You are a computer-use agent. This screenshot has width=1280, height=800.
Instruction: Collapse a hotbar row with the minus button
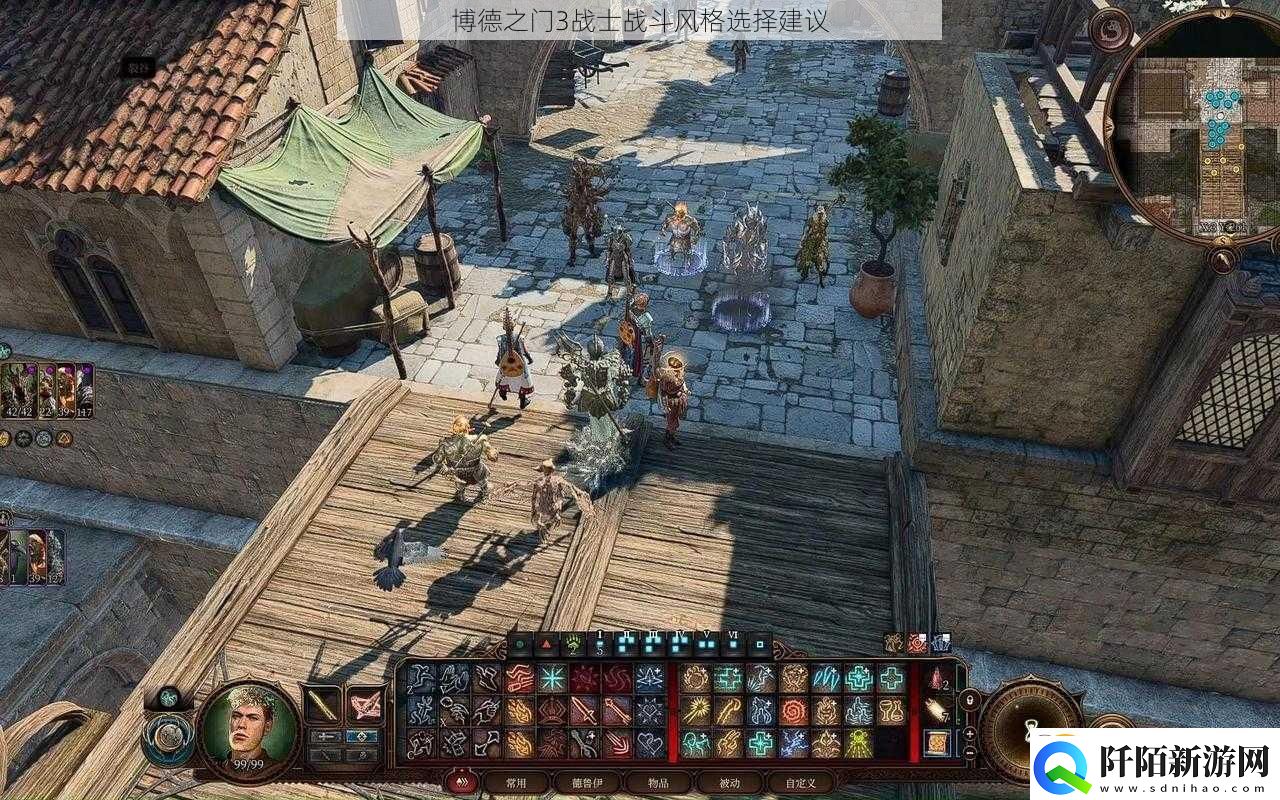970,753
